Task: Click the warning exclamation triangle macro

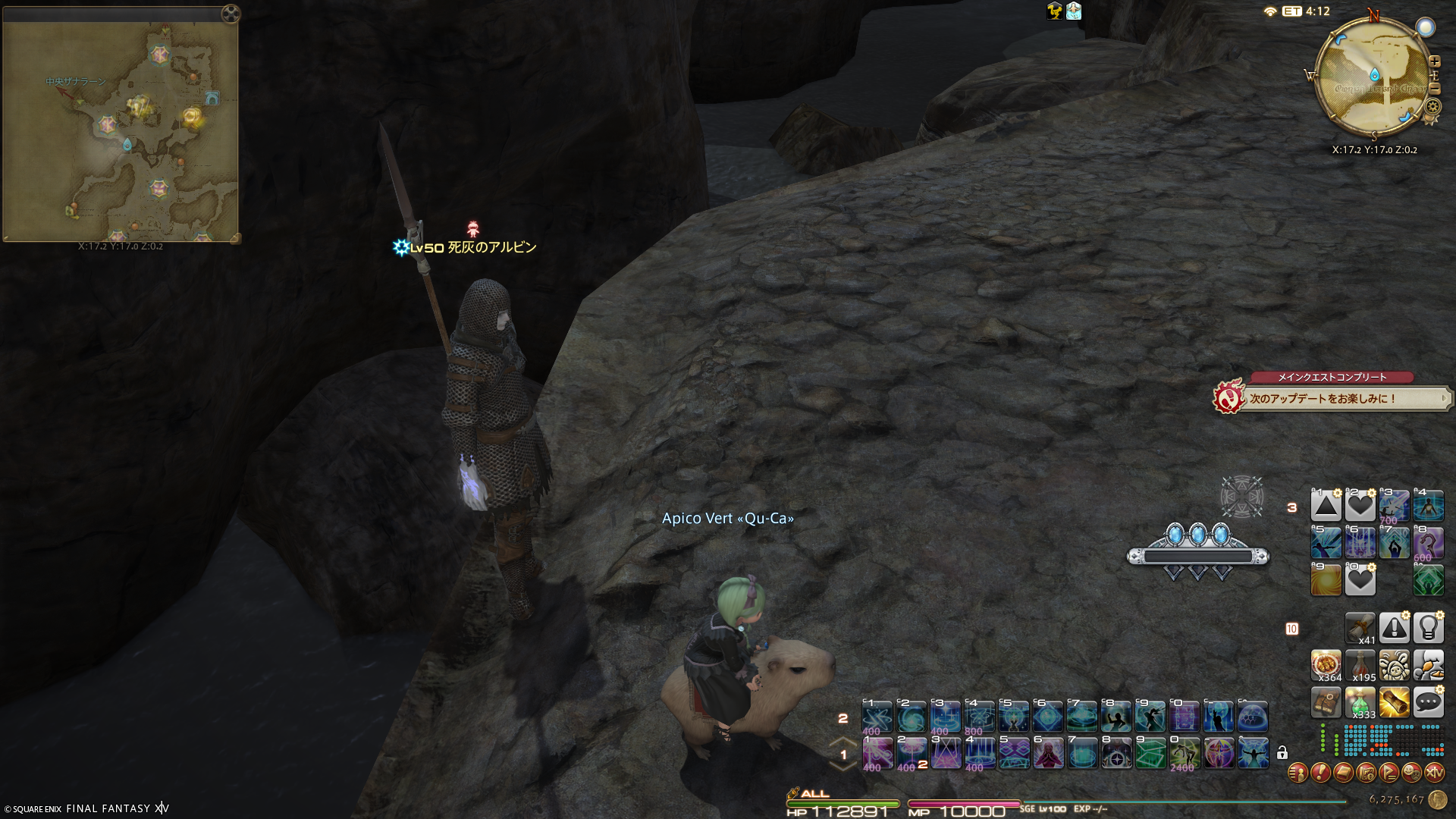Action: click(1394, 628)
